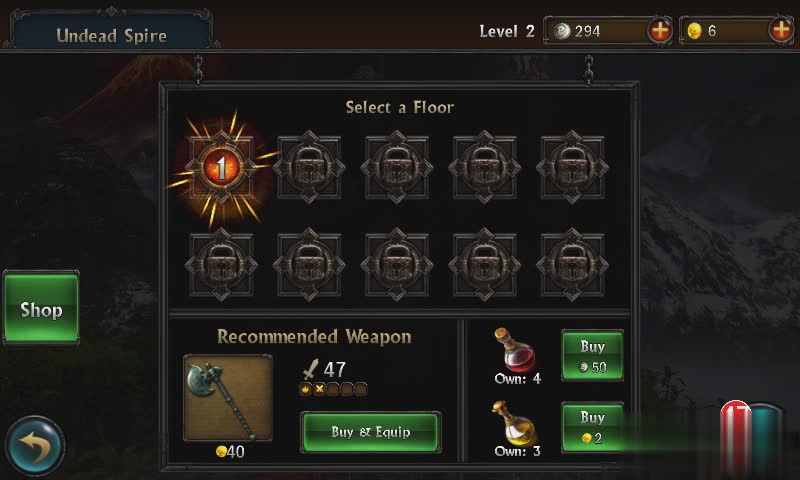
Task: Buy the red potion for 50 silver
Action: click(x=592, y=356)
